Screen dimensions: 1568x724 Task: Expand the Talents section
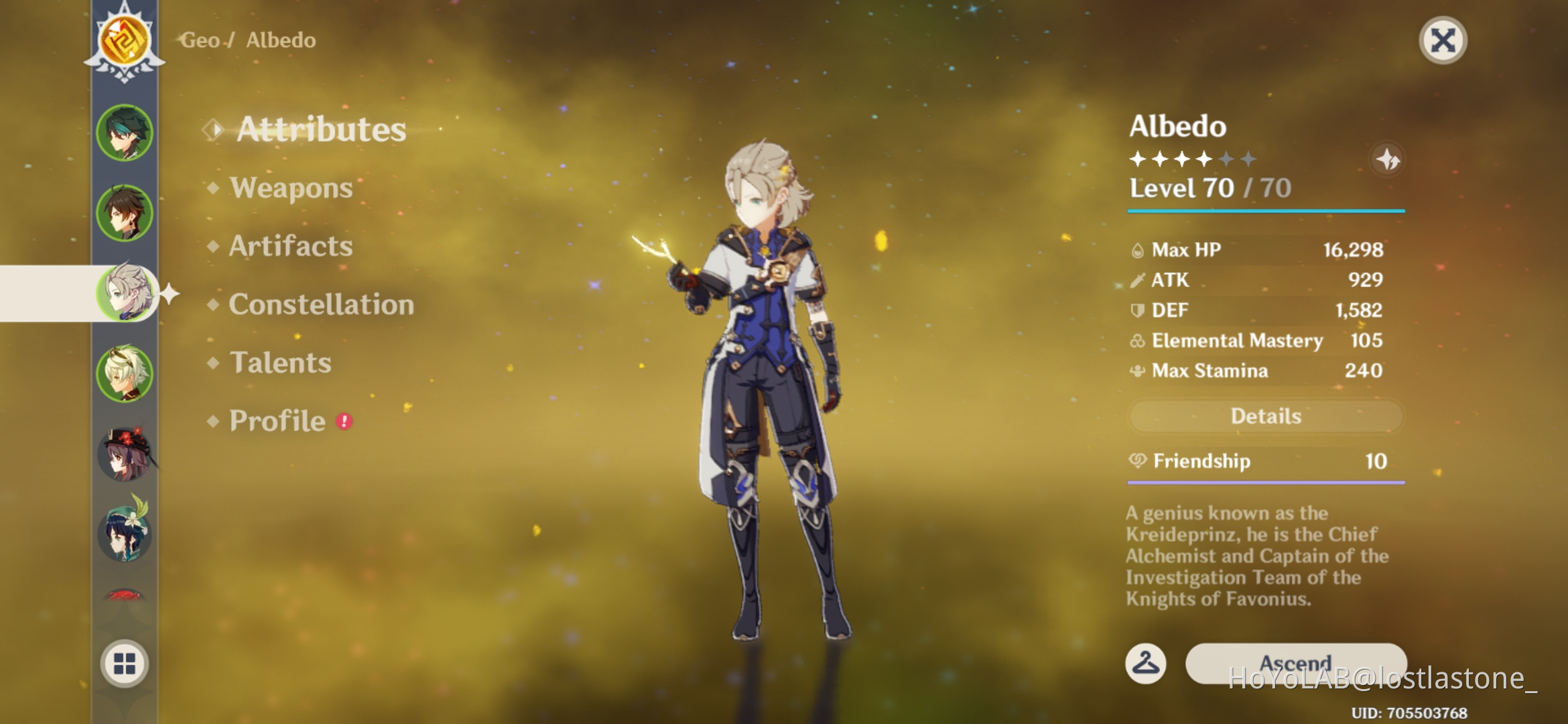279,363
